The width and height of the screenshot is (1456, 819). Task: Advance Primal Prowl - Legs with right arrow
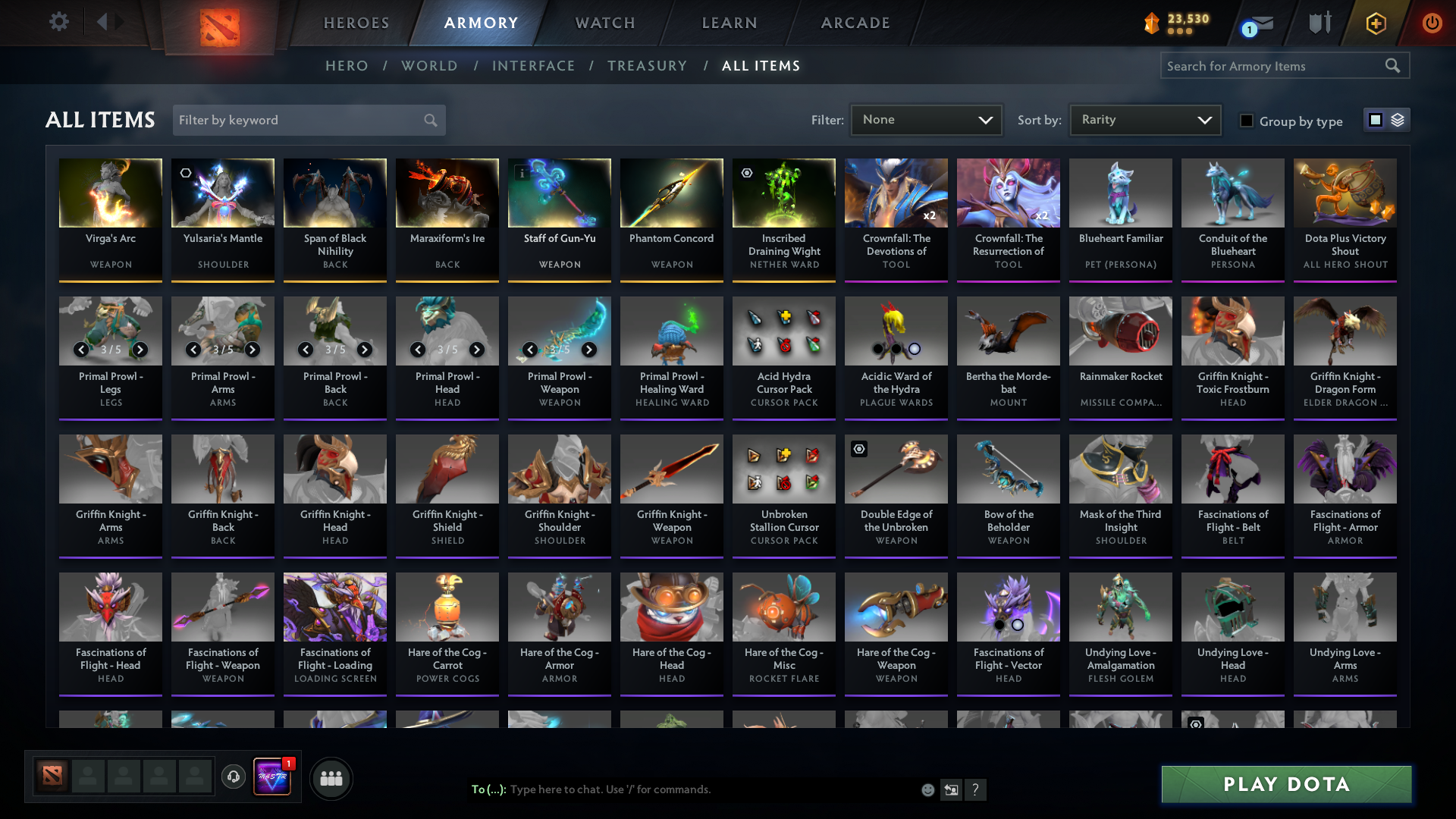tap(140, 350)
